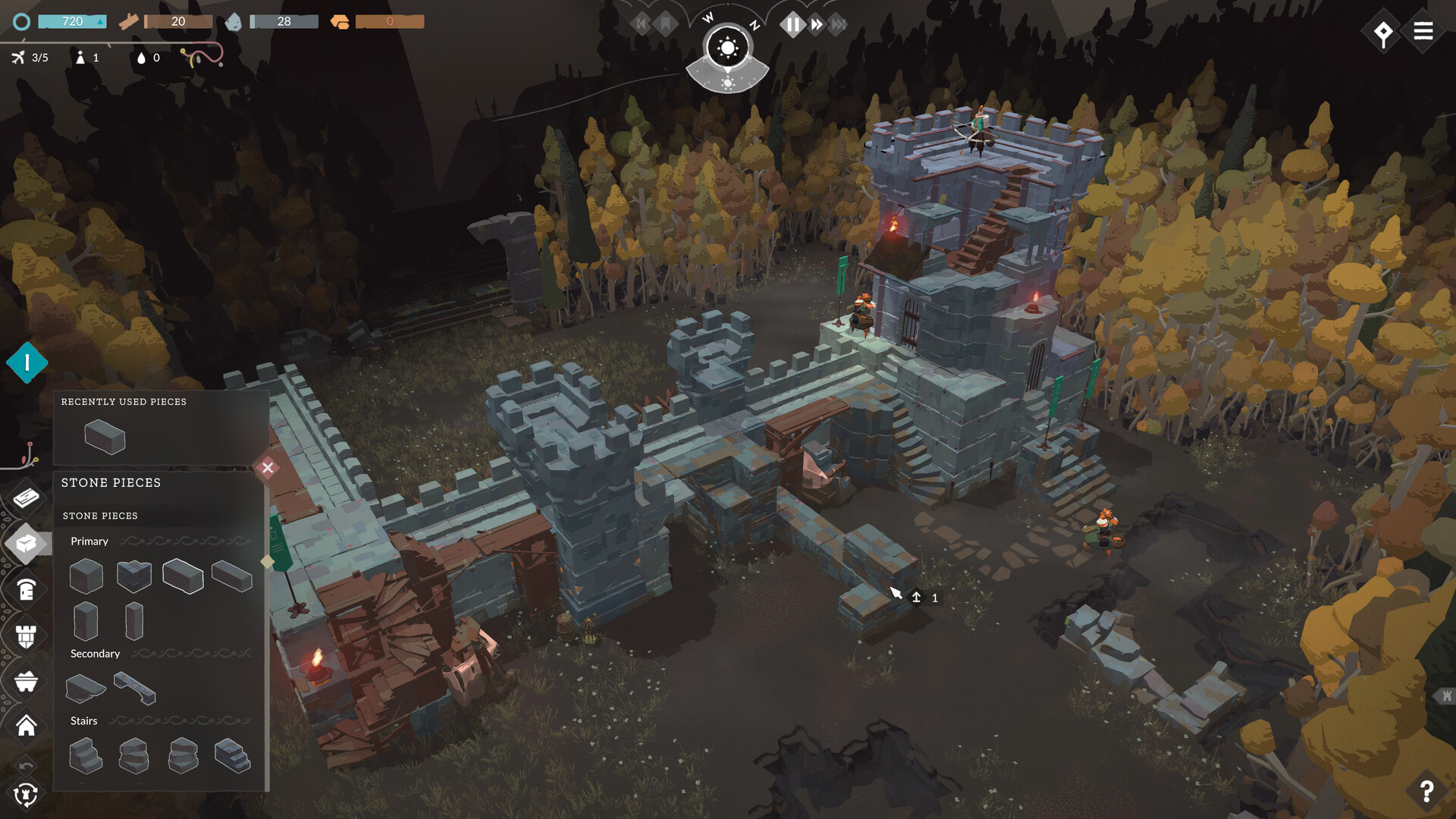1456x819 pixels.
Task: Expand the Secondary pieces section
Action: [94, 653]
